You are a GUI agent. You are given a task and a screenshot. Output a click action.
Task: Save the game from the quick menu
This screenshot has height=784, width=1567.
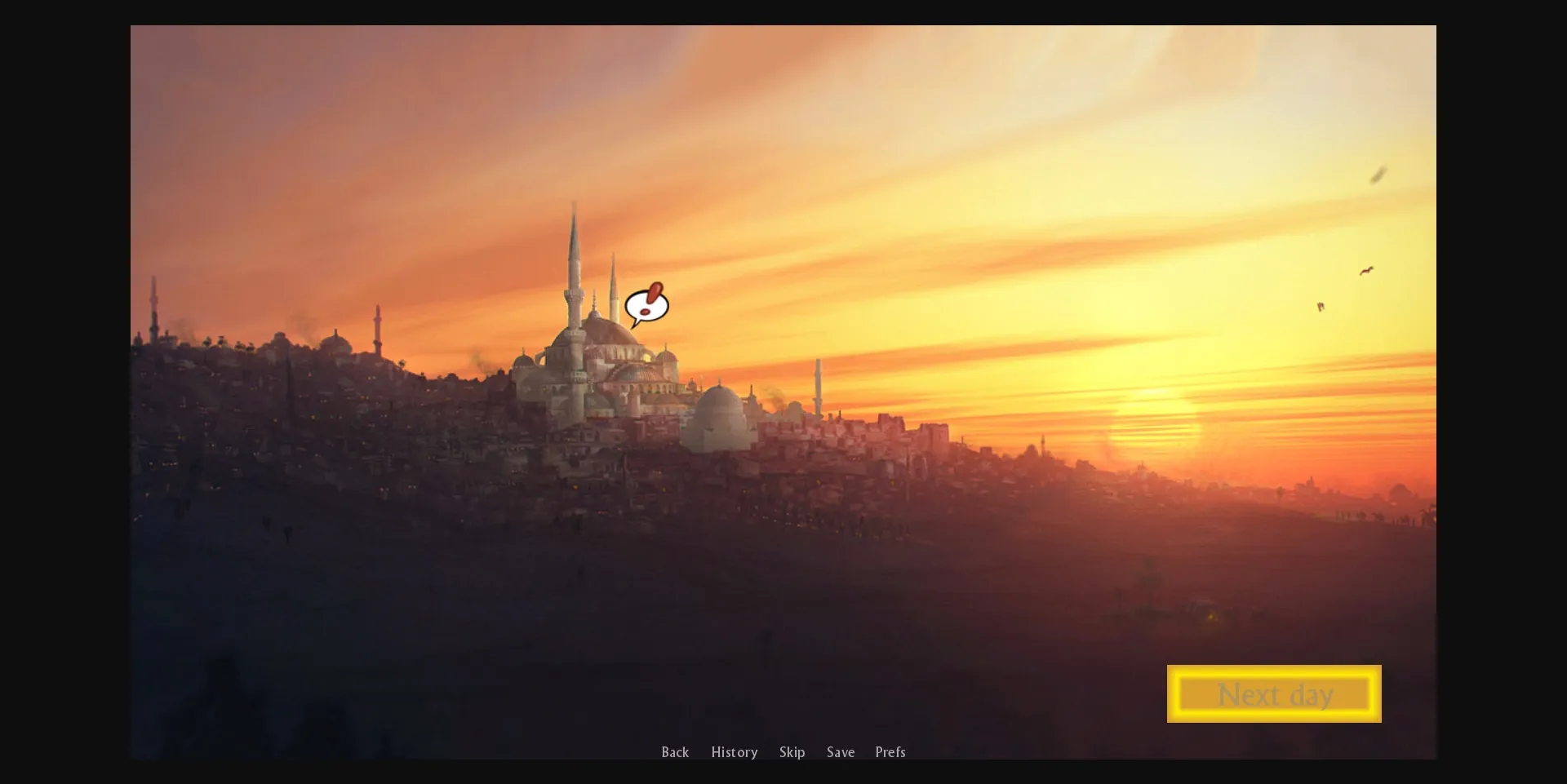pos(841,752)
